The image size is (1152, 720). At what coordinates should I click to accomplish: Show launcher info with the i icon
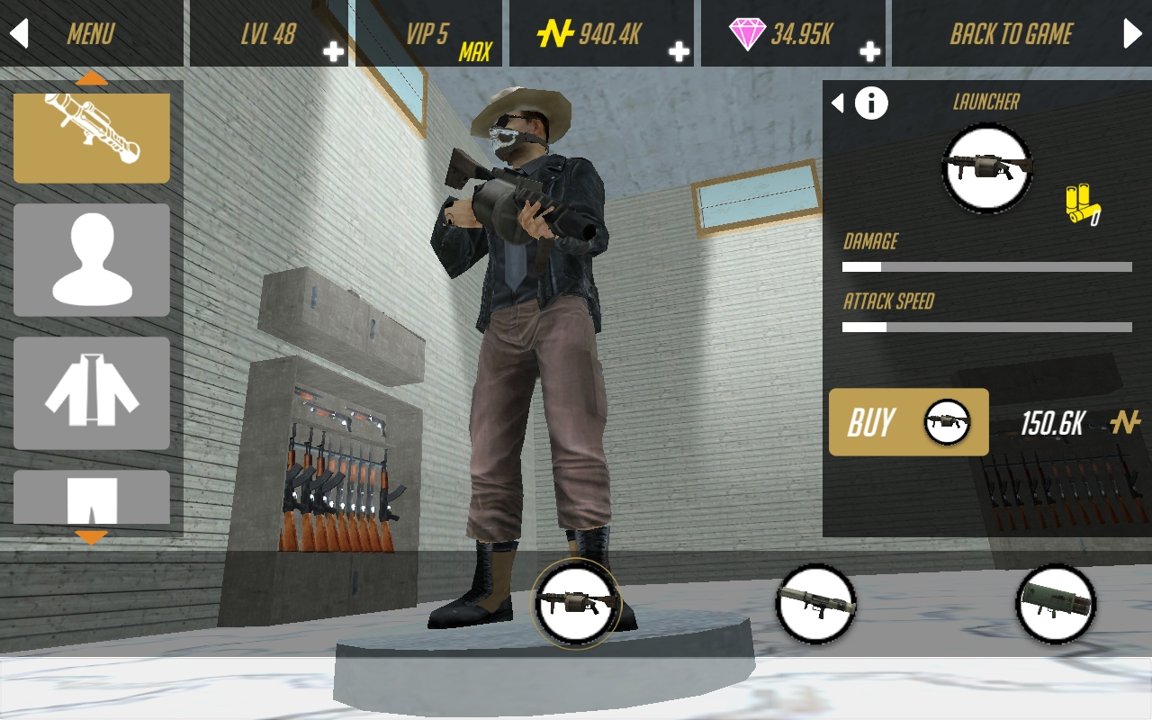point(871,102)
